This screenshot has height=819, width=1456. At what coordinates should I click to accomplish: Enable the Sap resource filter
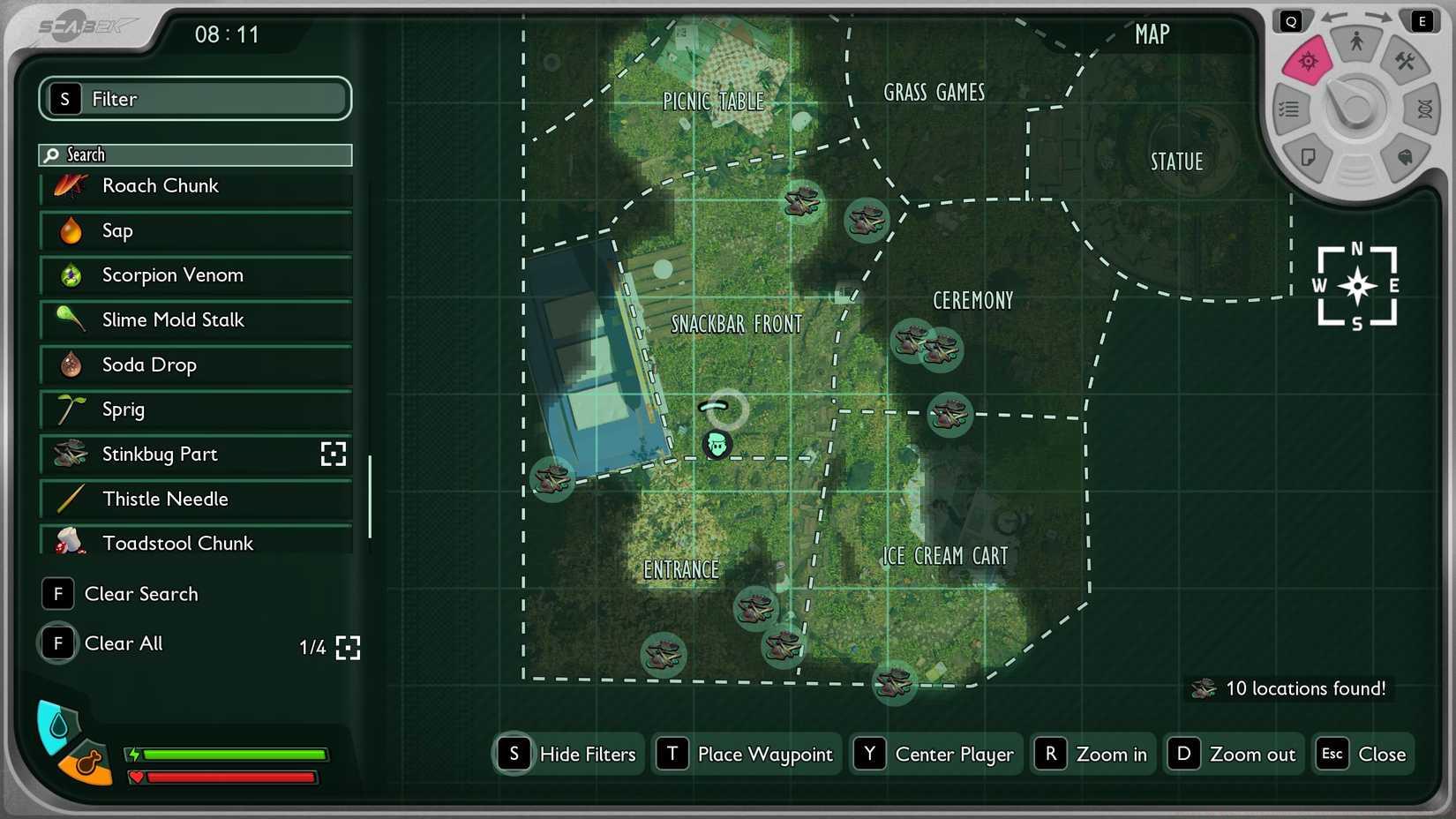(x=194, y=230)
